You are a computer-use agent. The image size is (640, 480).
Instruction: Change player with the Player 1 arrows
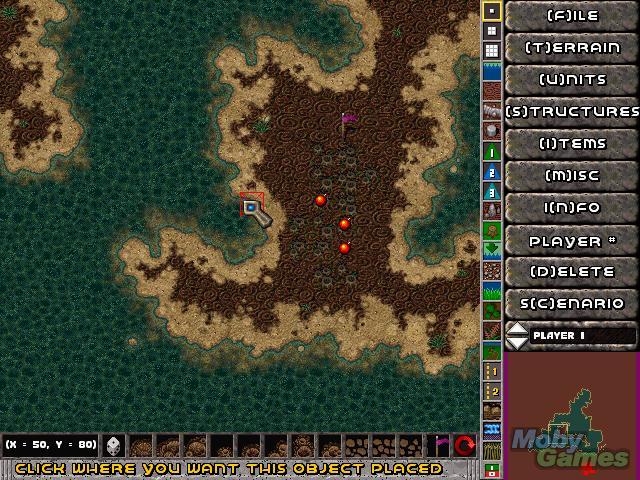point(517,335)
